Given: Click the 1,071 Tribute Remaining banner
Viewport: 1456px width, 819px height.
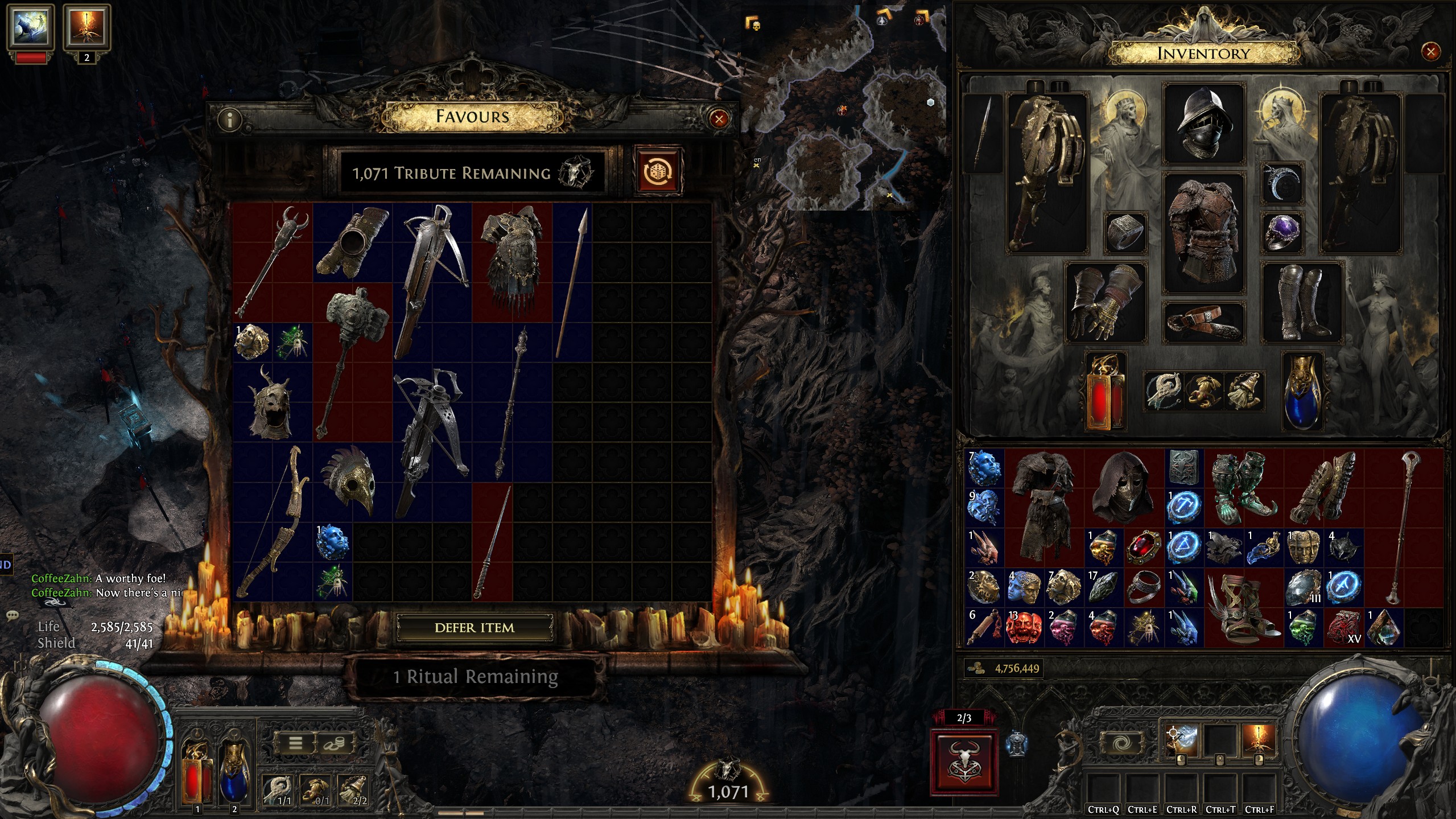Looking at the screenshot, I should (467, 172).
